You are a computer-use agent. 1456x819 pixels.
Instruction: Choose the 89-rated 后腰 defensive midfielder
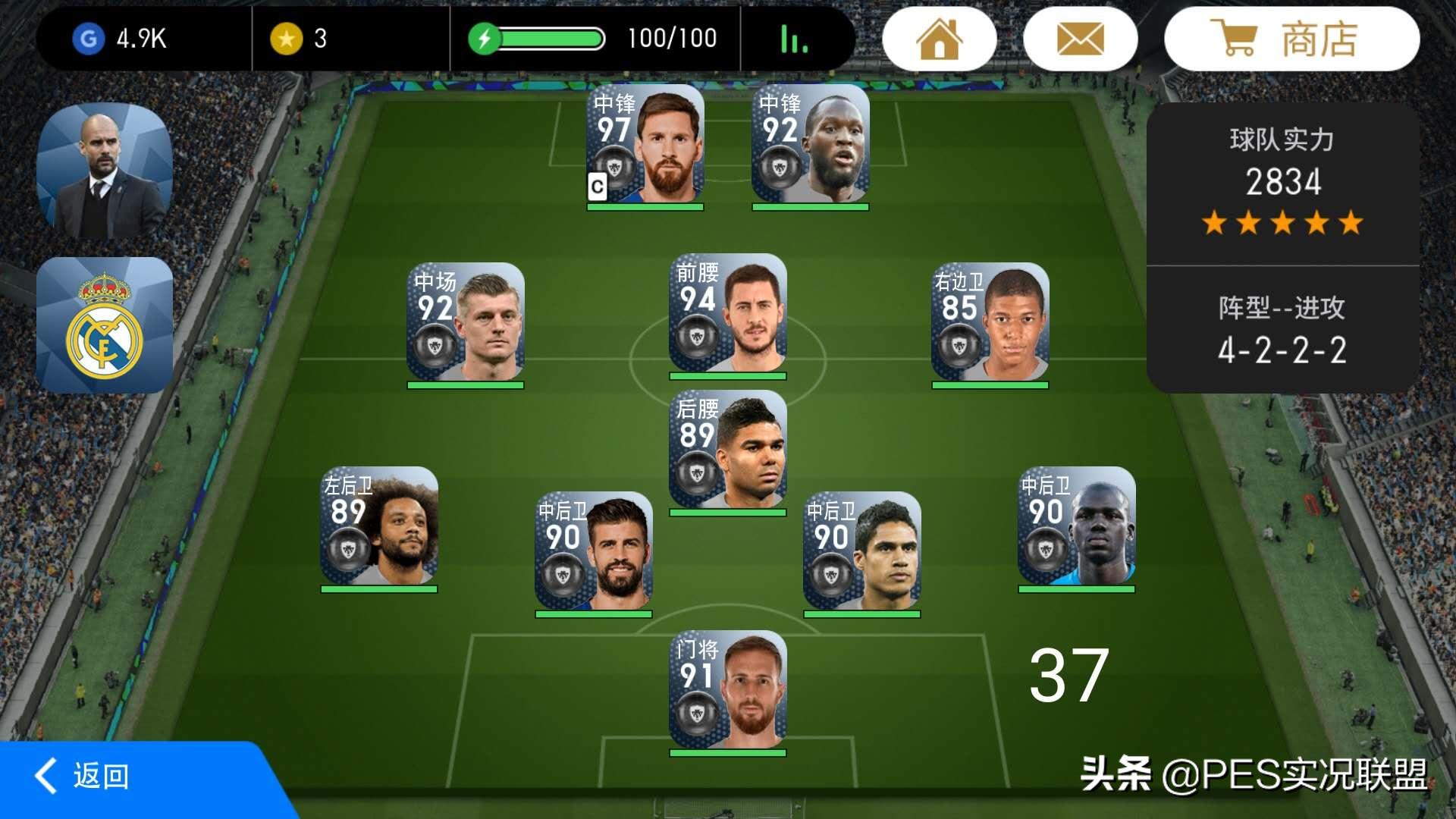727,450
